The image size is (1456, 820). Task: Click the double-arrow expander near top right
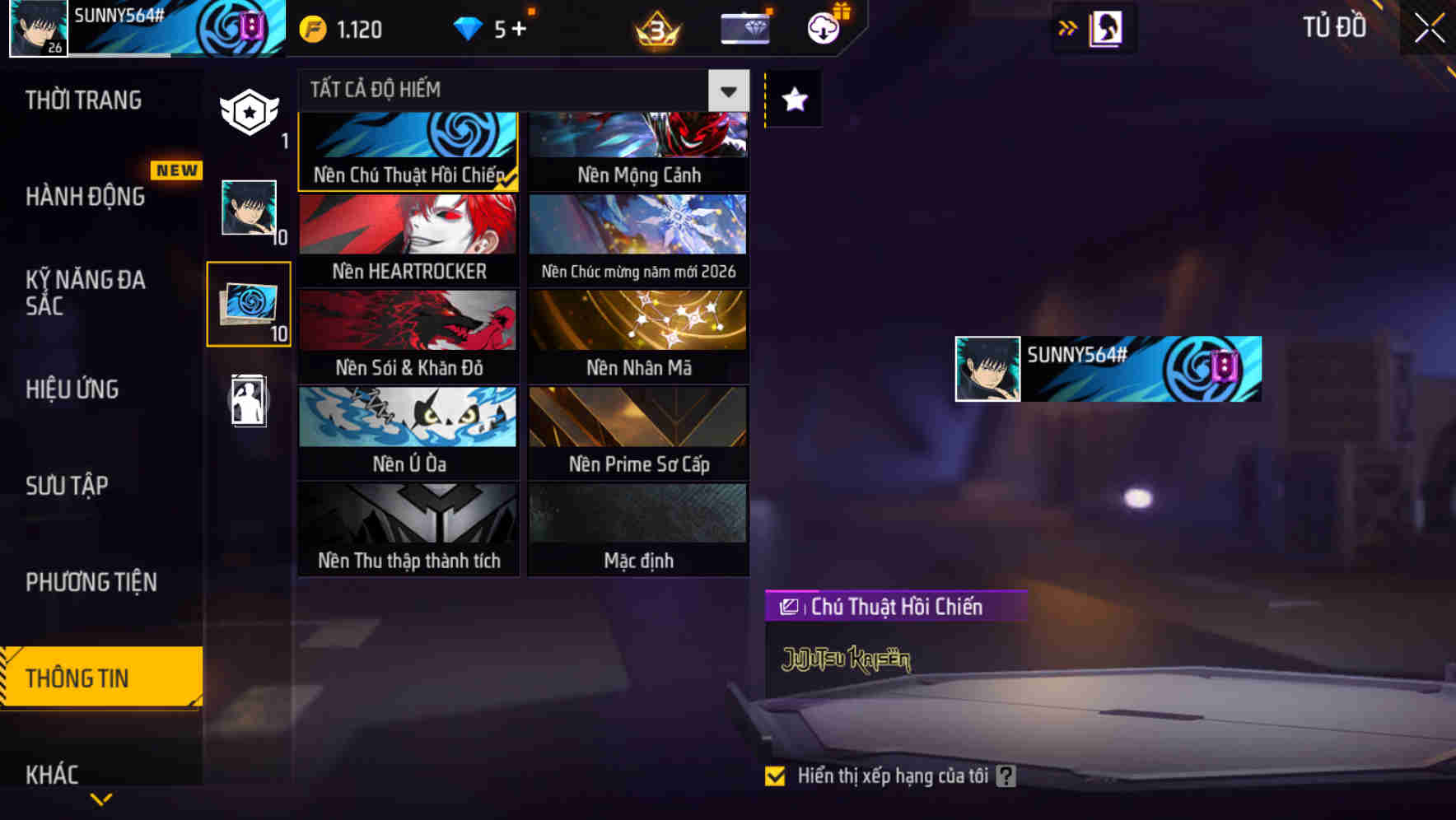click(x=1068, y=27)
